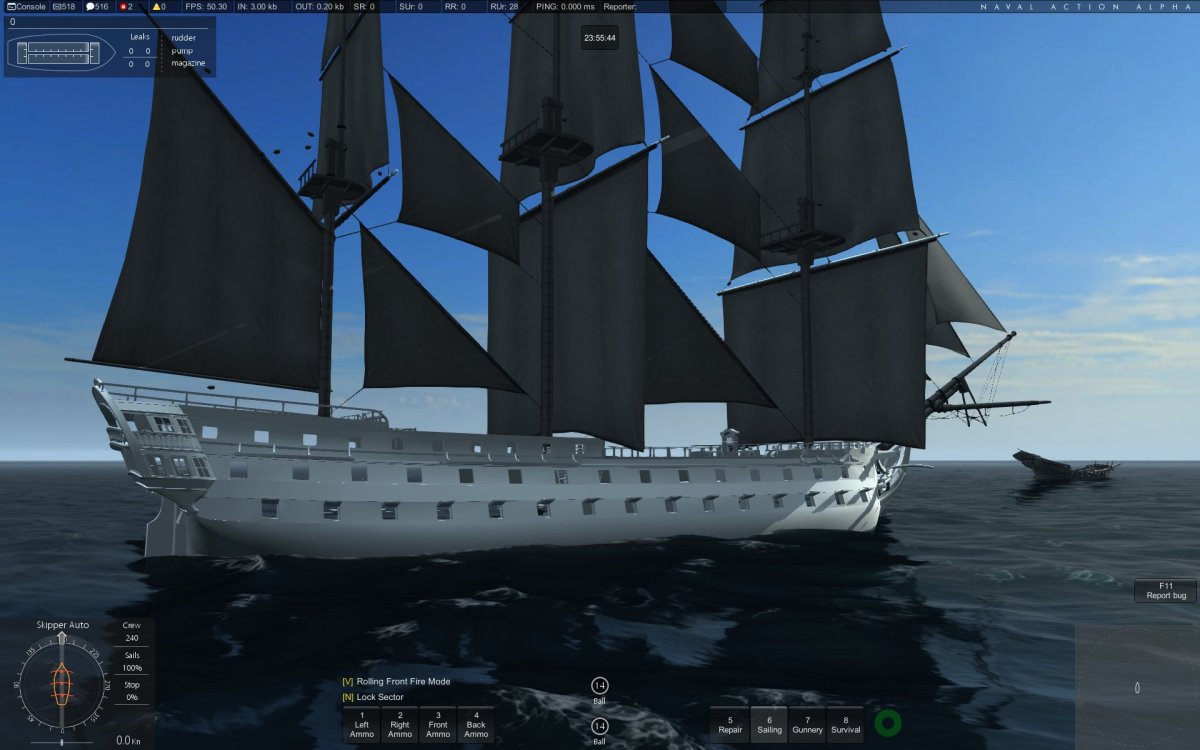Viewport: 1200px width, 750px height.
Task: Choose the Right Ammo button
Action: coord(399,725)
